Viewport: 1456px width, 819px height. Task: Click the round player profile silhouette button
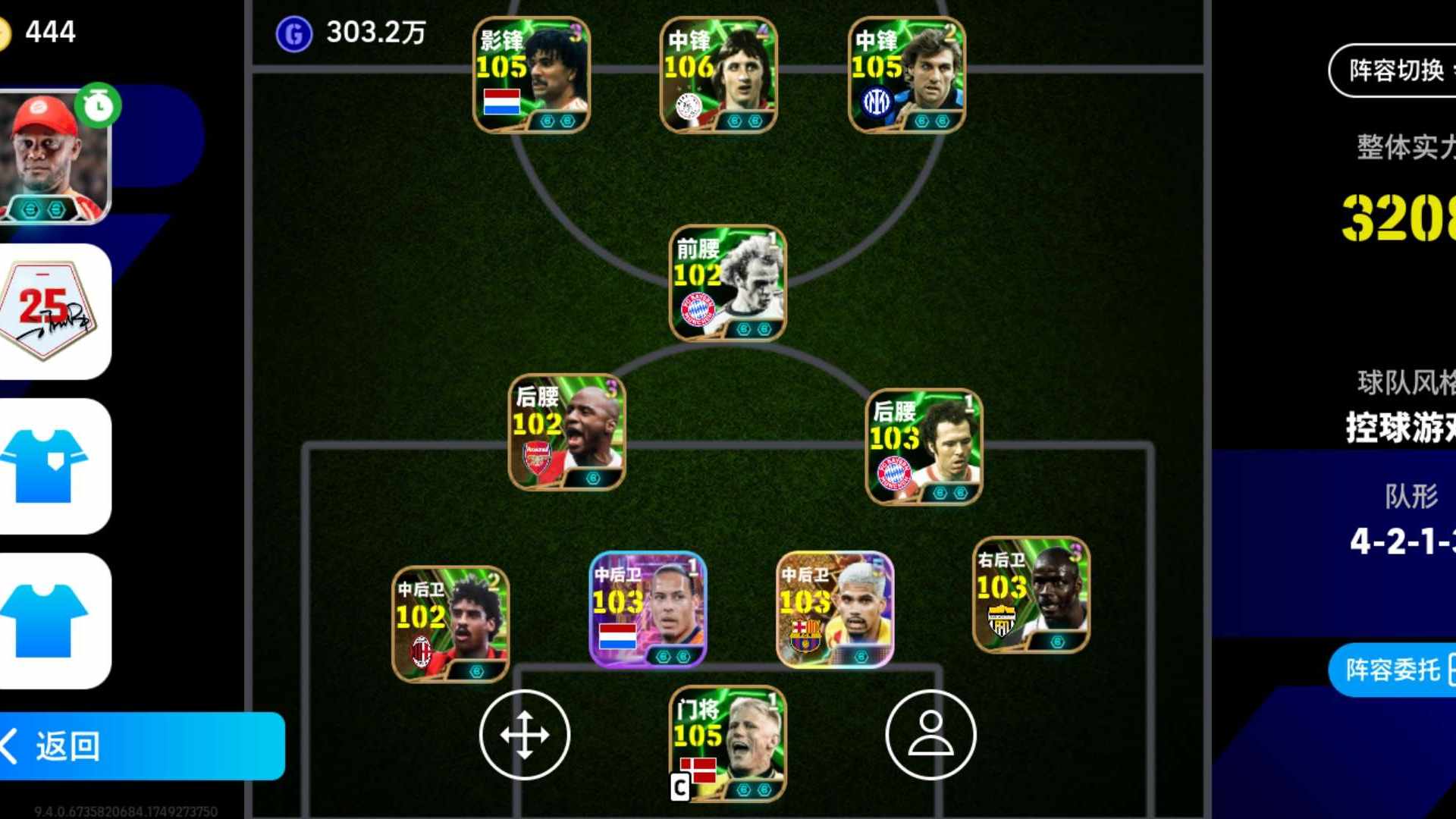click(930, 734)
